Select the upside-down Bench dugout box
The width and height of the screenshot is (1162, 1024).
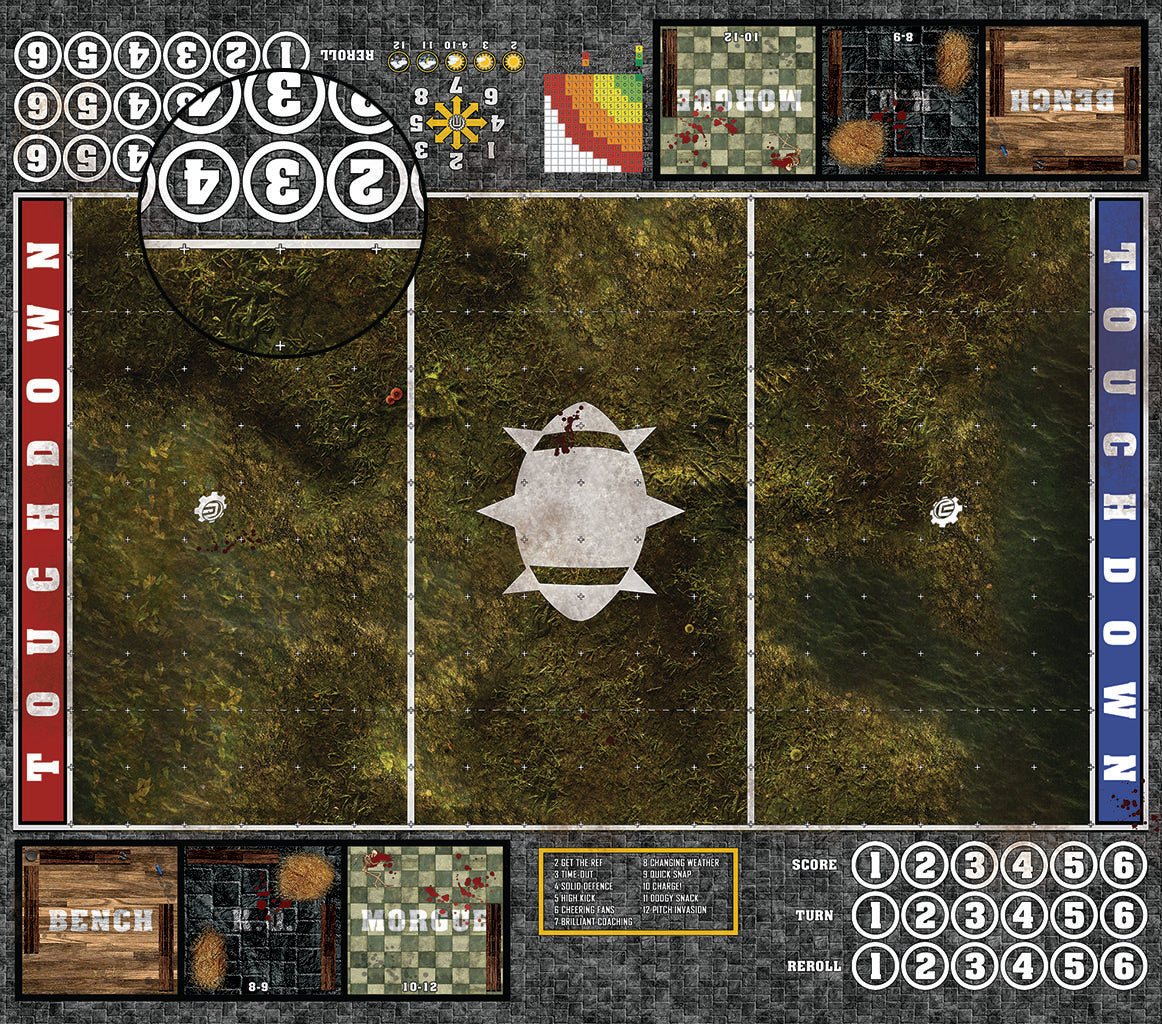click(x=1064, y=99)
